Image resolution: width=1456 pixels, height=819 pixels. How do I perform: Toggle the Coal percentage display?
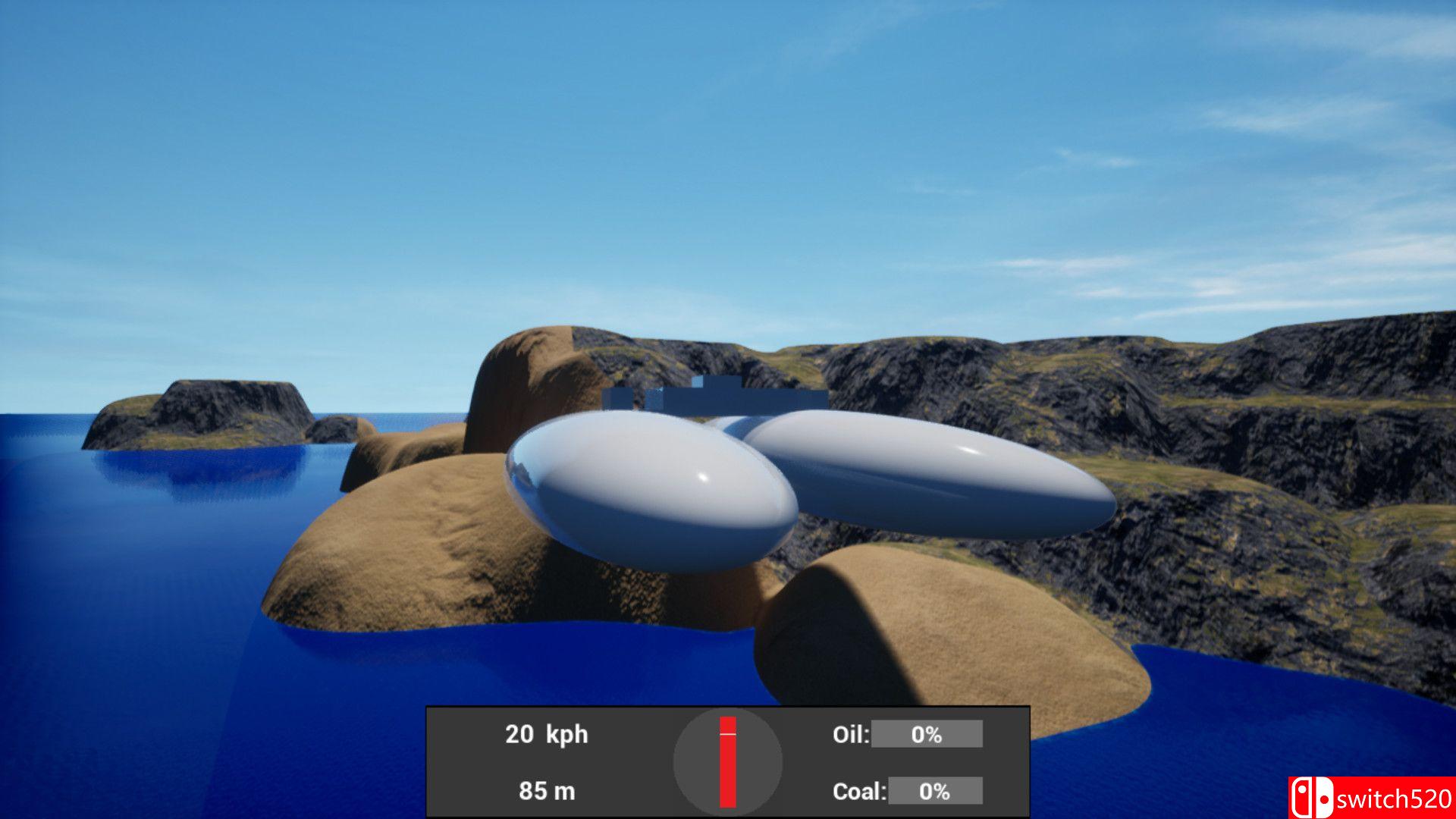click(937, 790)
